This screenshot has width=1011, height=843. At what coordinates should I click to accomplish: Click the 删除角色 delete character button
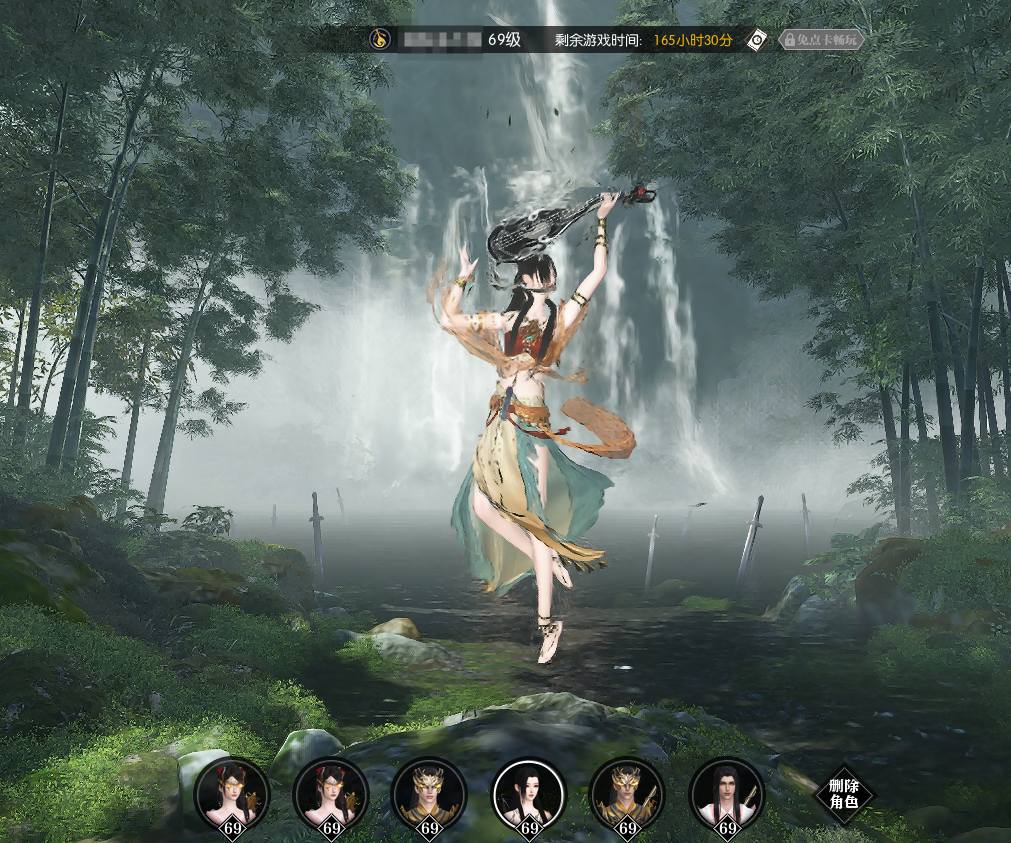pyautogui.click(x=844, y=794)
